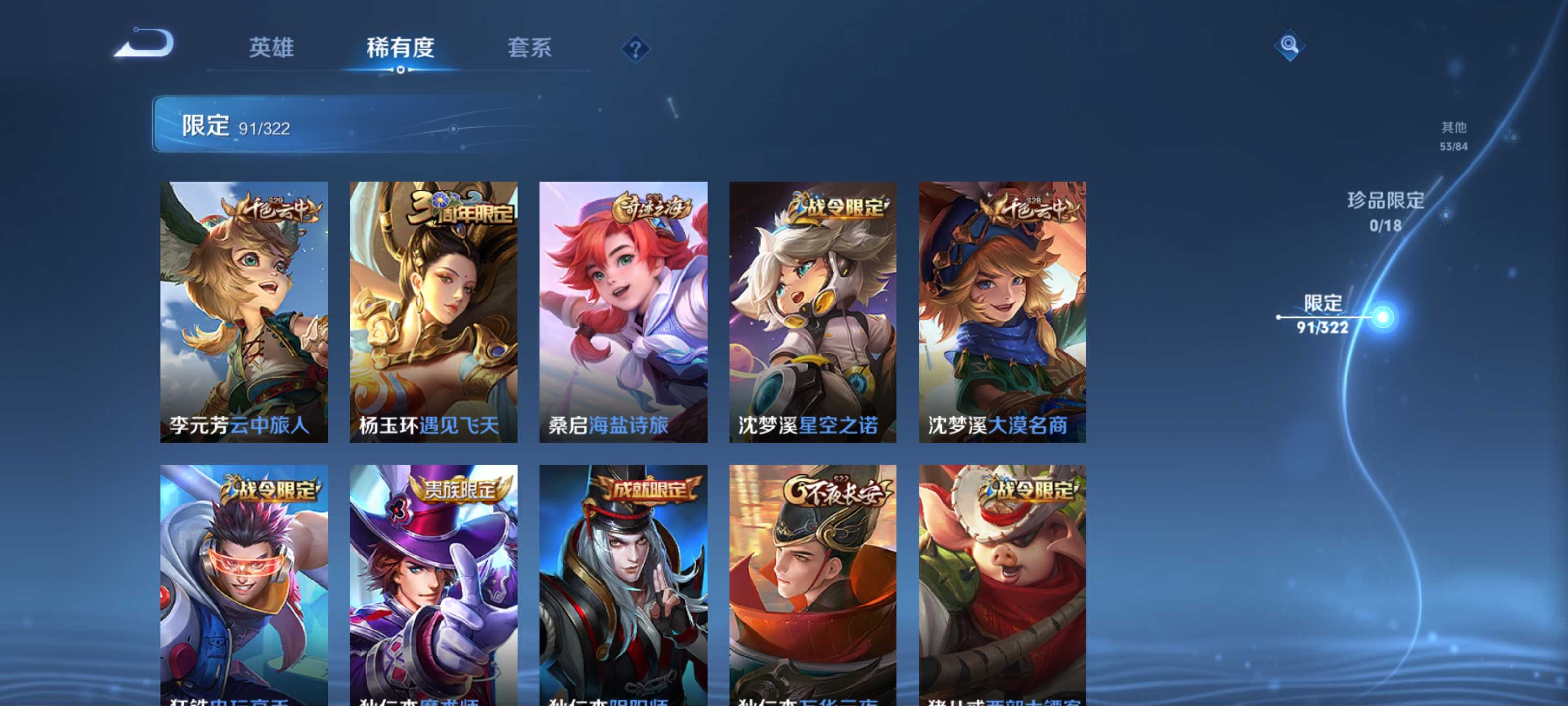
Task: Open the question mark help icon
Action: (635, 49)
